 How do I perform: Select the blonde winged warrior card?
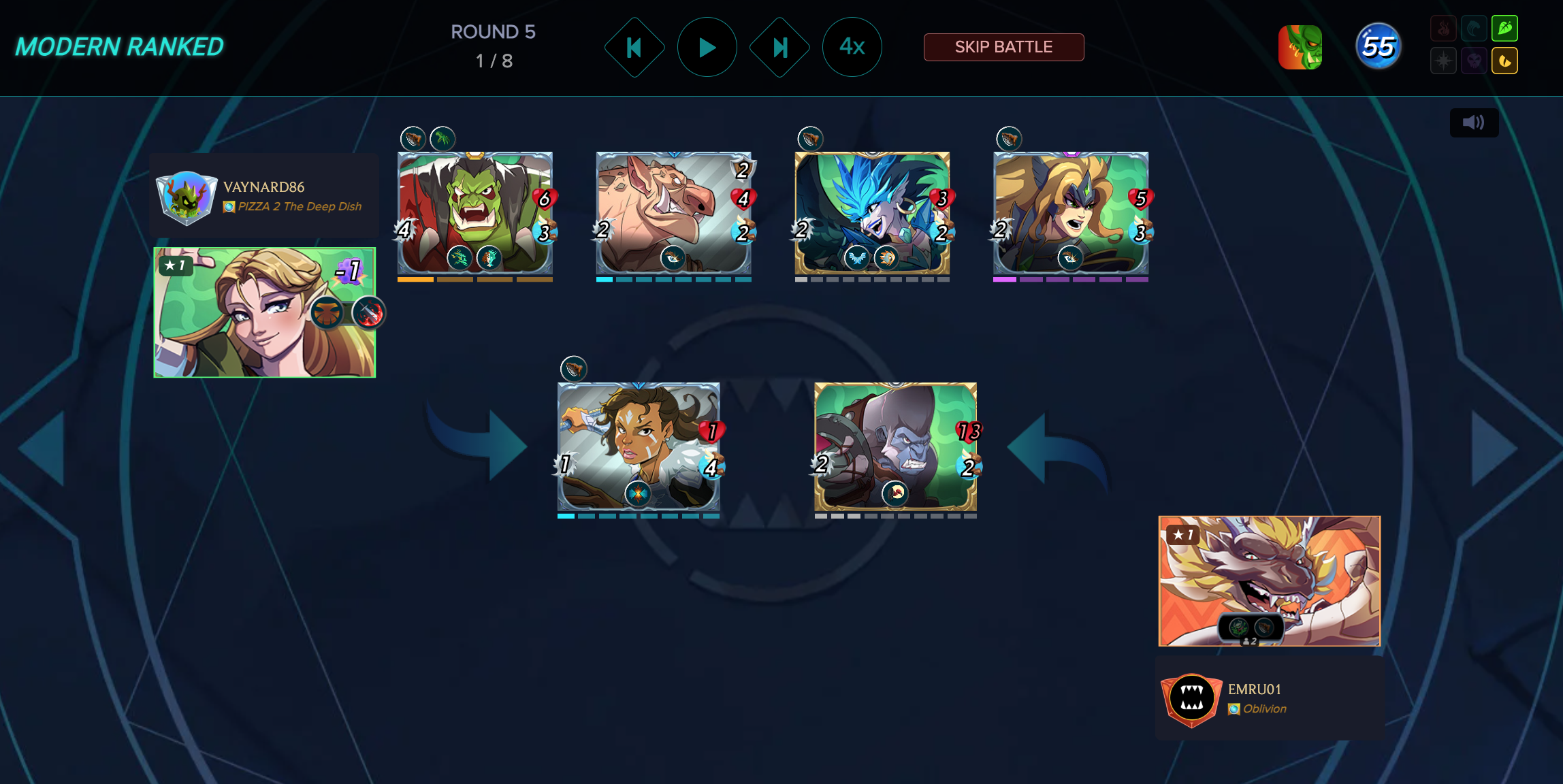click(1071, 213)
